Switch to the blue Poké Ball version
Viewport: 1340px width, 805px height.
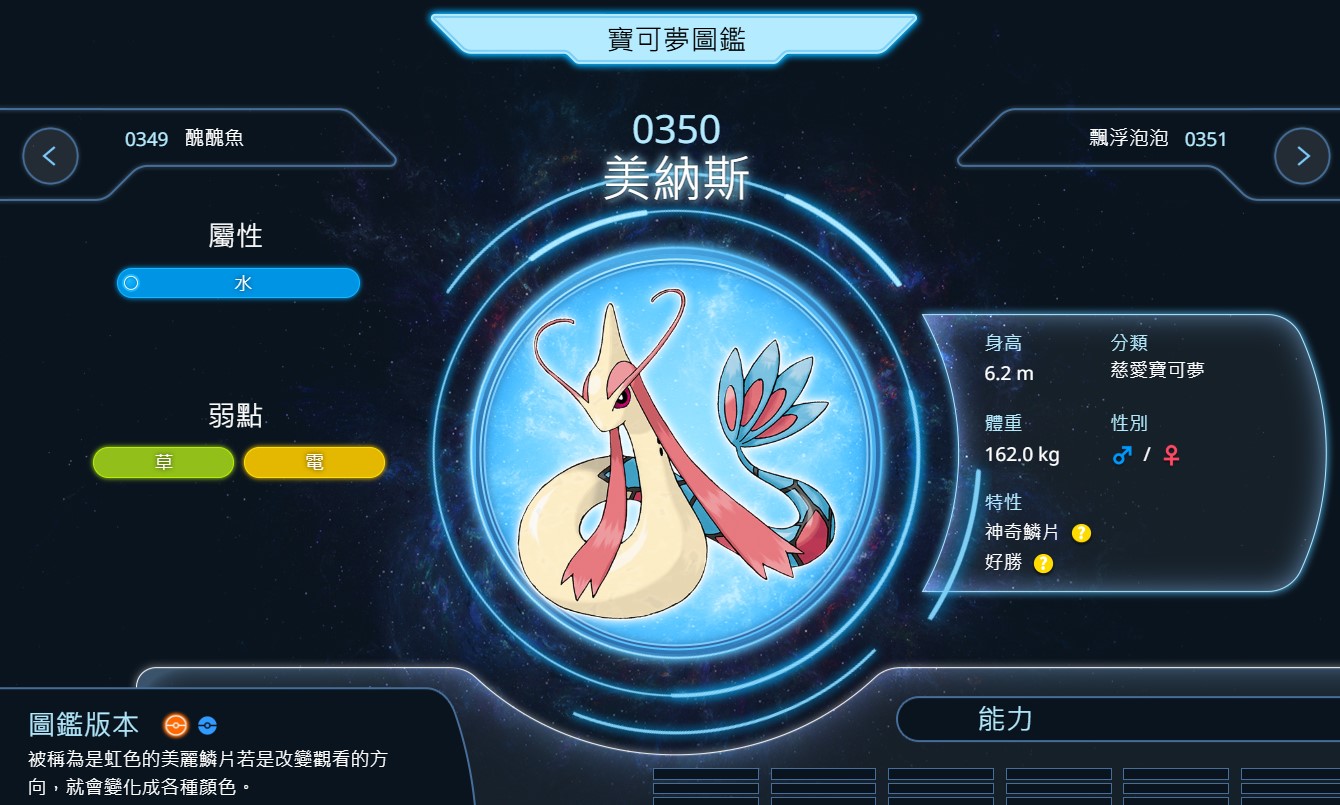pyautogui.click(x=207, y=725)
